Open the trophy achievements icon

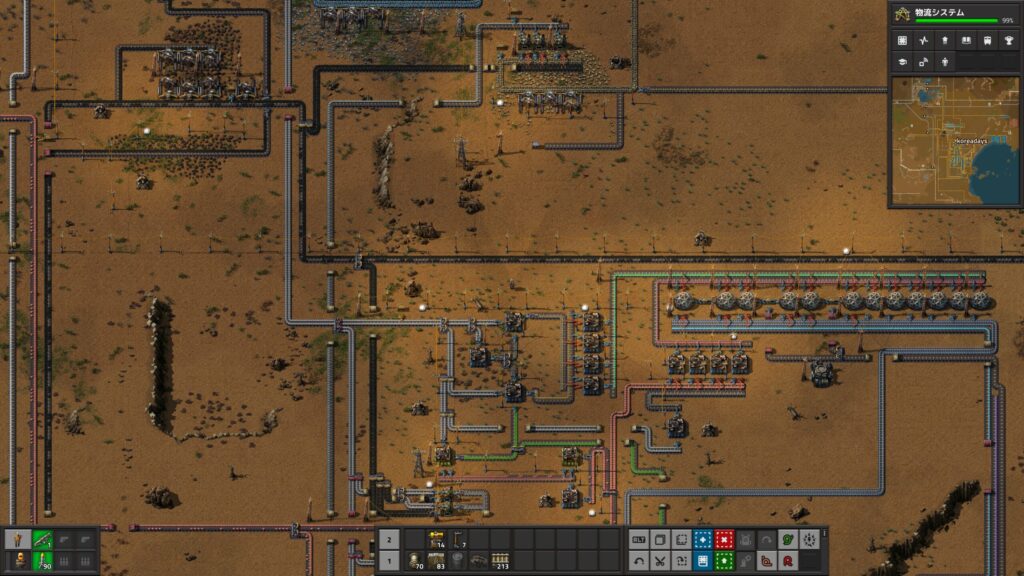[1009, 41]
